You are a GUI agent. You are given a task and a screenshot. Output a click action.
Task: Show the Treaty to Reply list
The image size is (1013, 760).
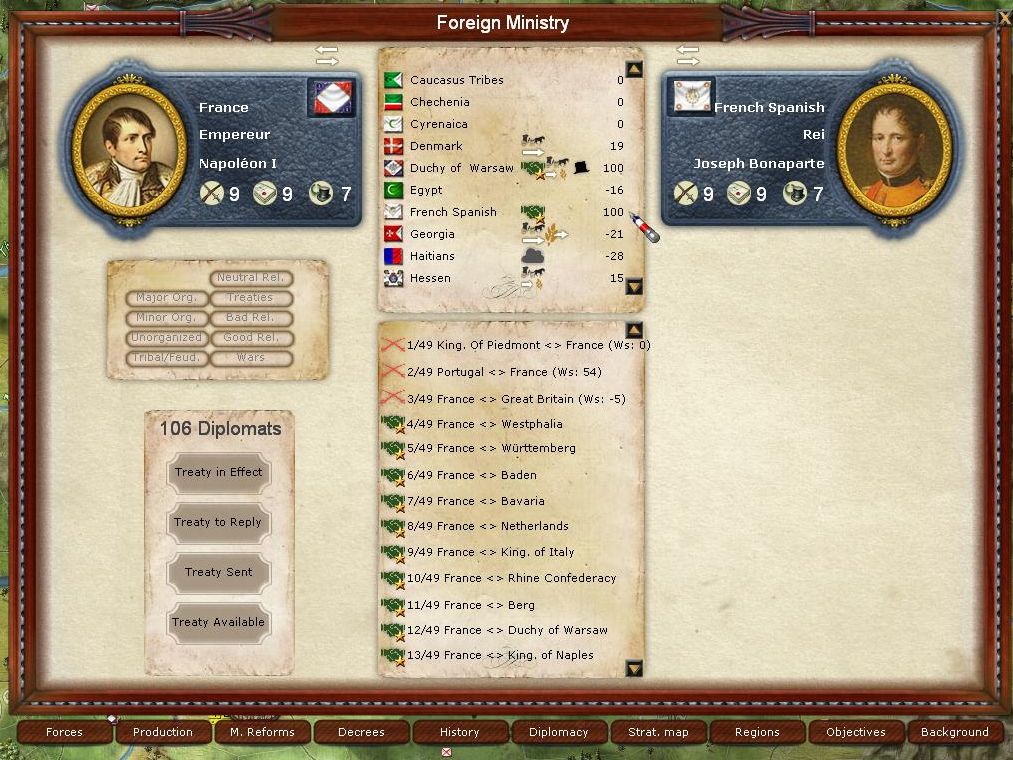[x=218, y=523]
